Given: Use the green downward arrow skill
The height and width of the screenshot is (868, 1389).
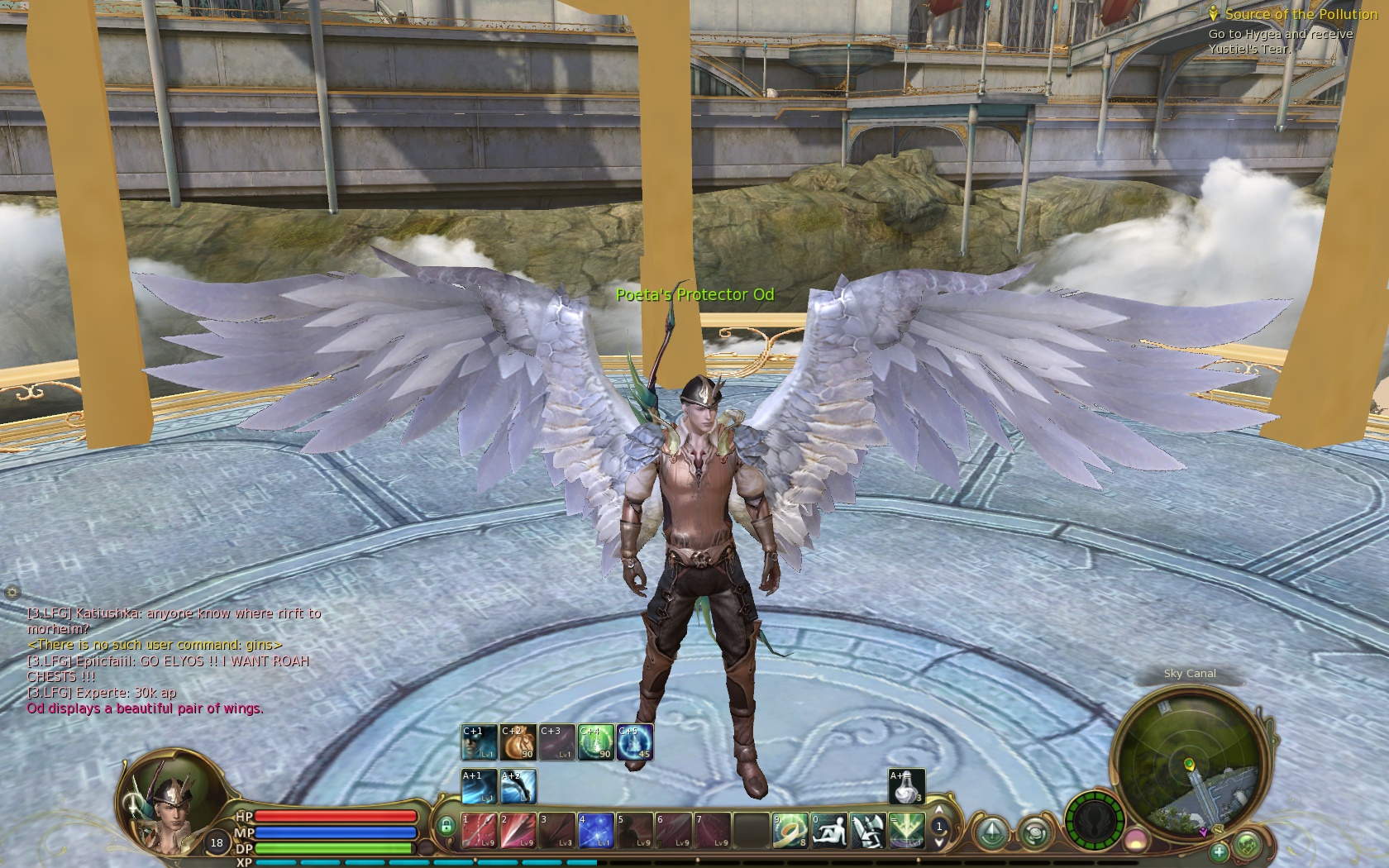Looking at the screenshot, I should click(x=906, y=831).
